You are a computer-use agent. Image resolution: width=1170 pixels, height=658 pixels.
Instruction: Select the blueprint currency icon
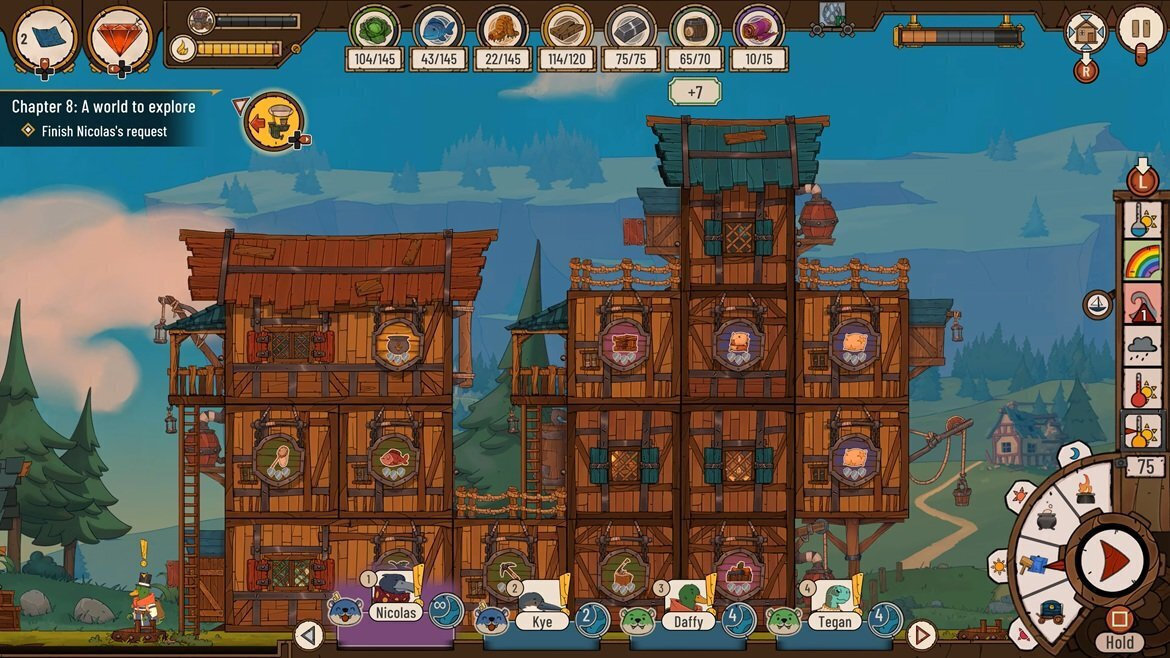[x=45, y=37]
